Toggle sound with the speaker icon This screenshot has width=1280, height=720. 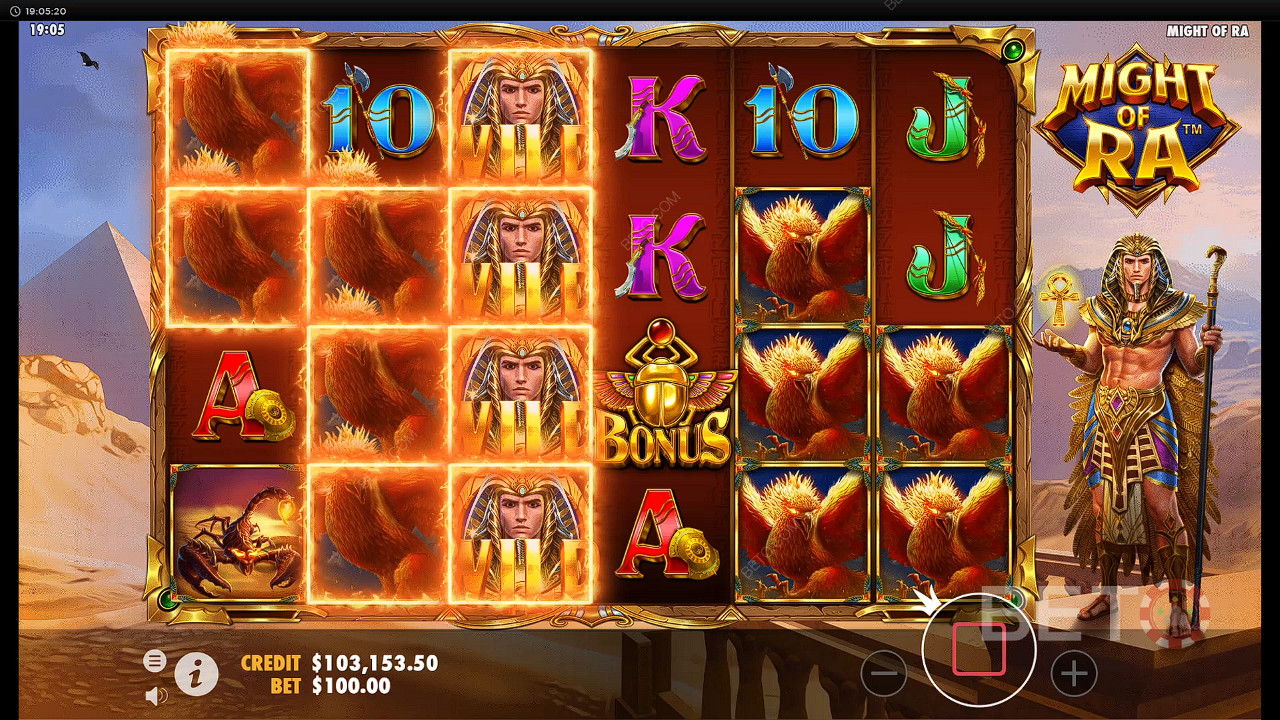coord(155,695)
